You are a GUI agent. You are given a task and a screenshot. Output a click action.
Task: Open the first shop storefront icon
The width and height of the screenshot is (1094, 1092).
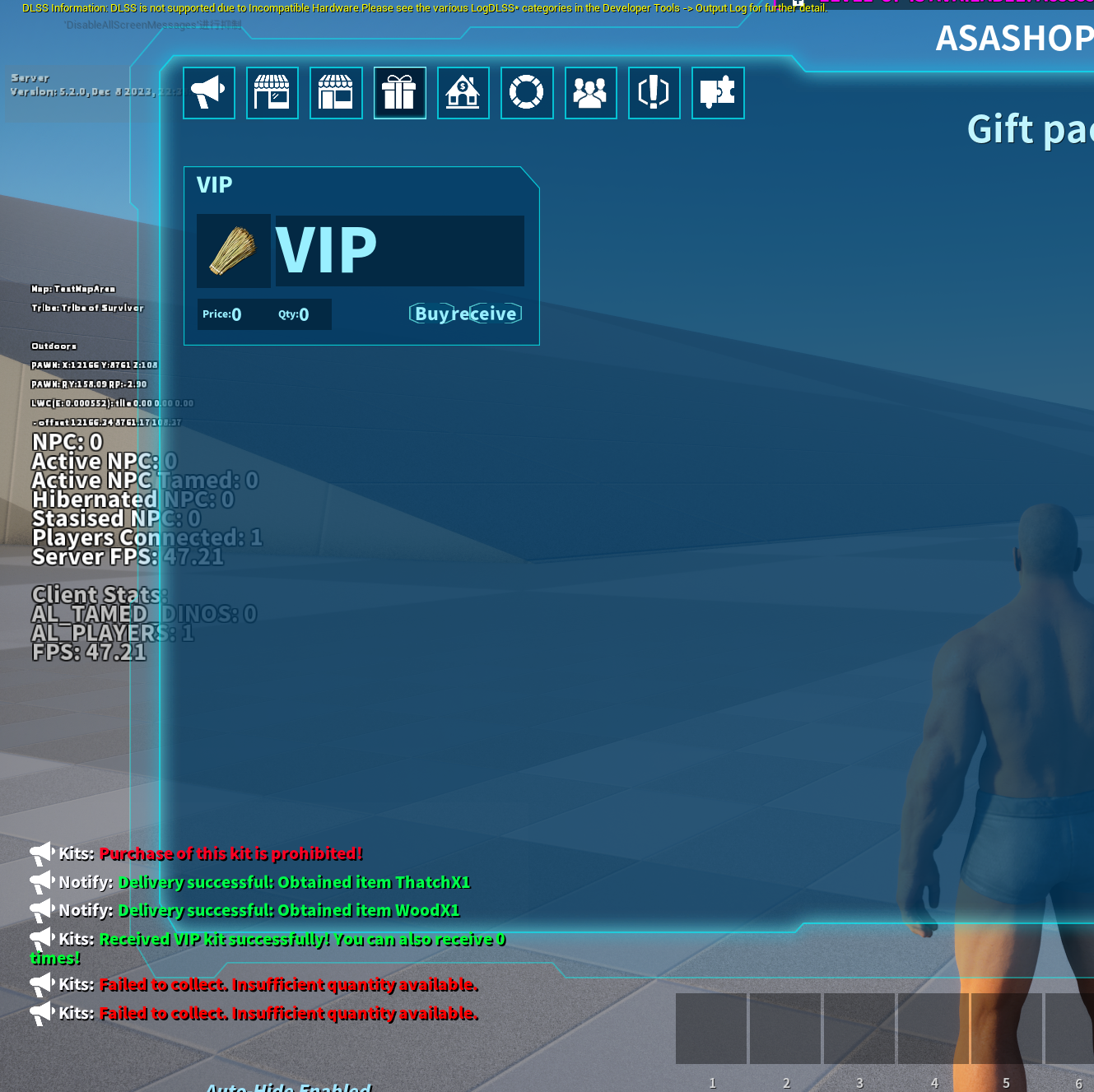pyautogui.click(x=272, y=92)
